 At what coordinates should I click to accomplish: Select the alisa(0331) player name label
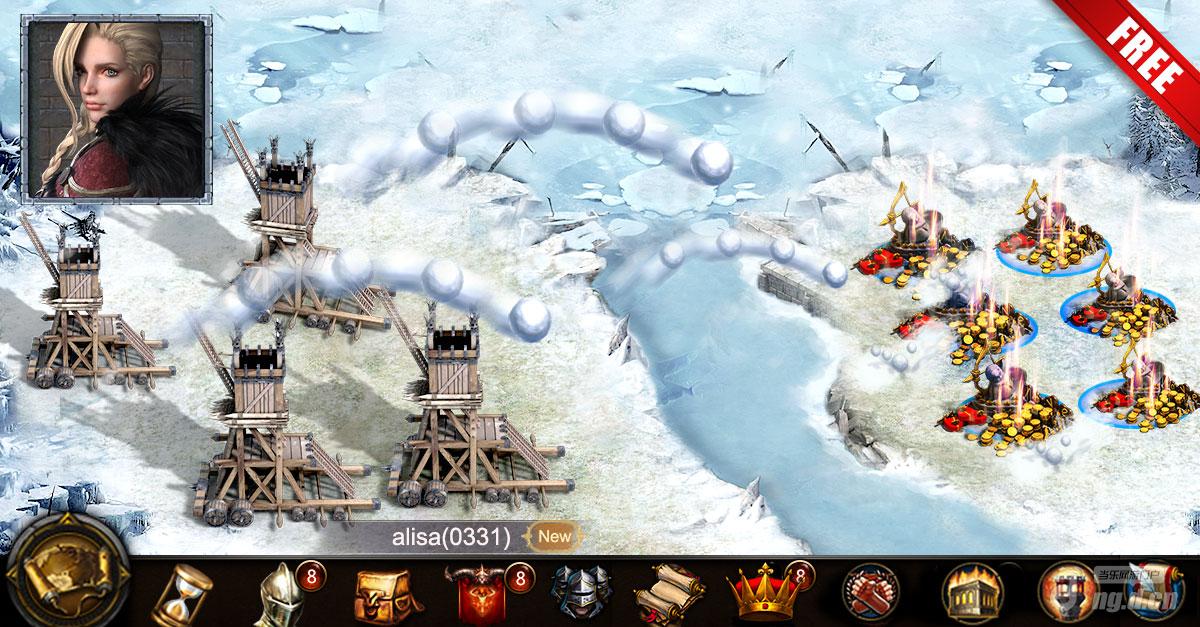click(x=450, y=537)
